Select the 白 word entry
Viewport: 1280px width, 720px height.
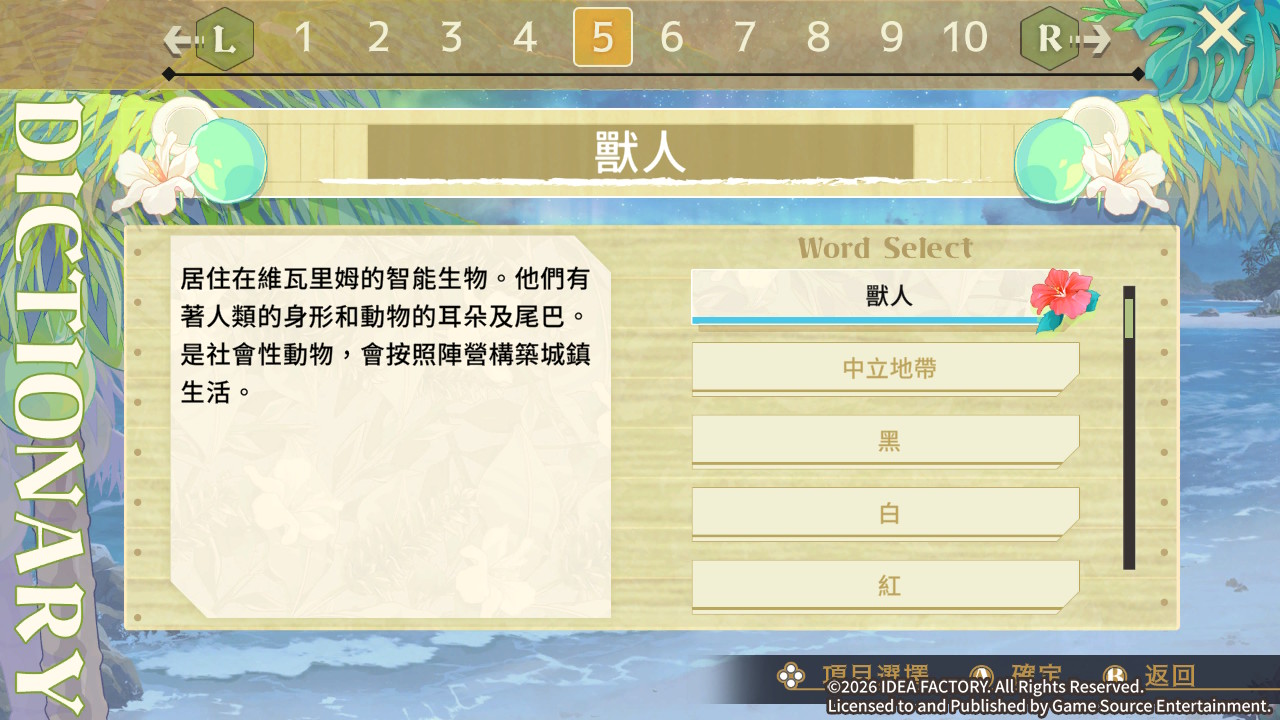click(885, 513)
